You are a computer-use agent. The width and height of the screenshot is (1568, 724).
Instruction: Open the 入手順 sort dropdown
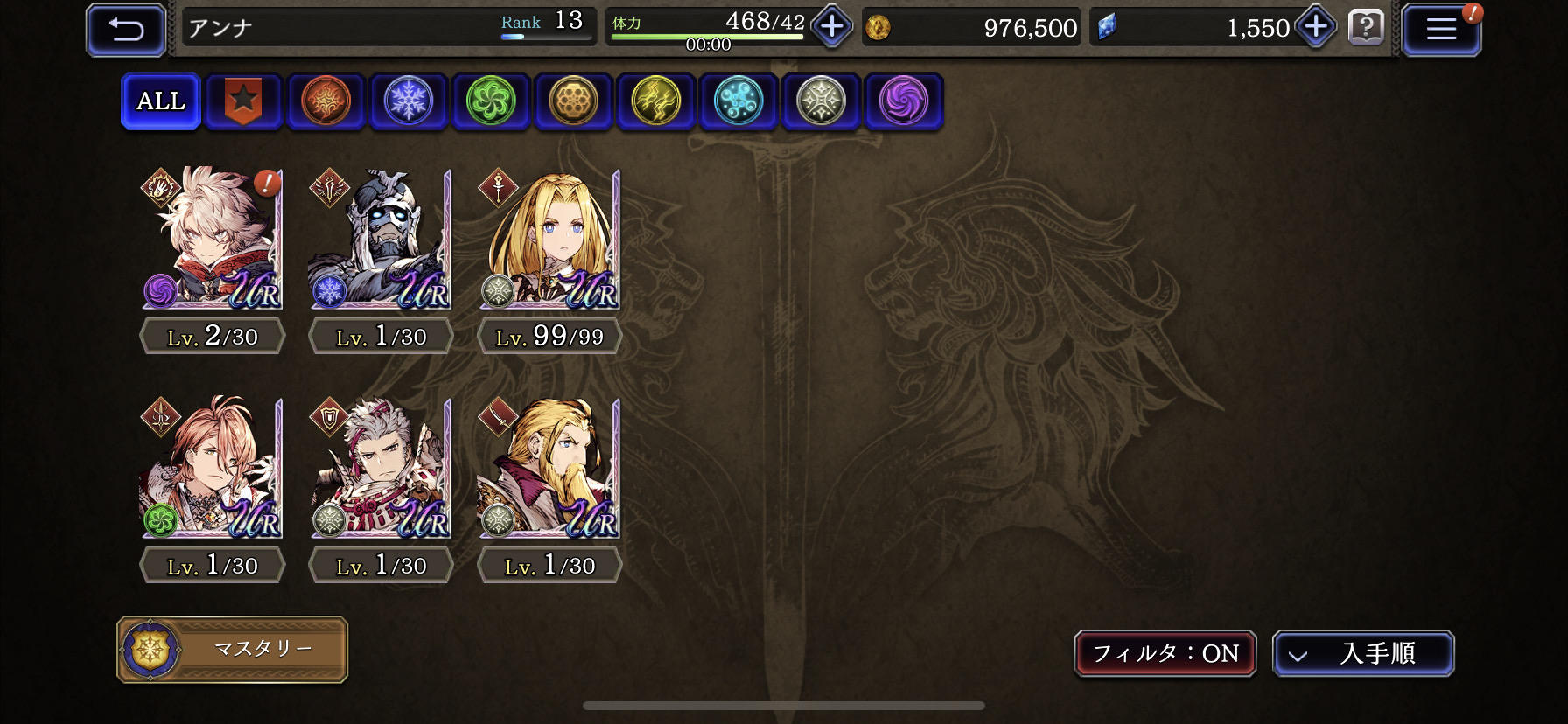[1362, 653]
